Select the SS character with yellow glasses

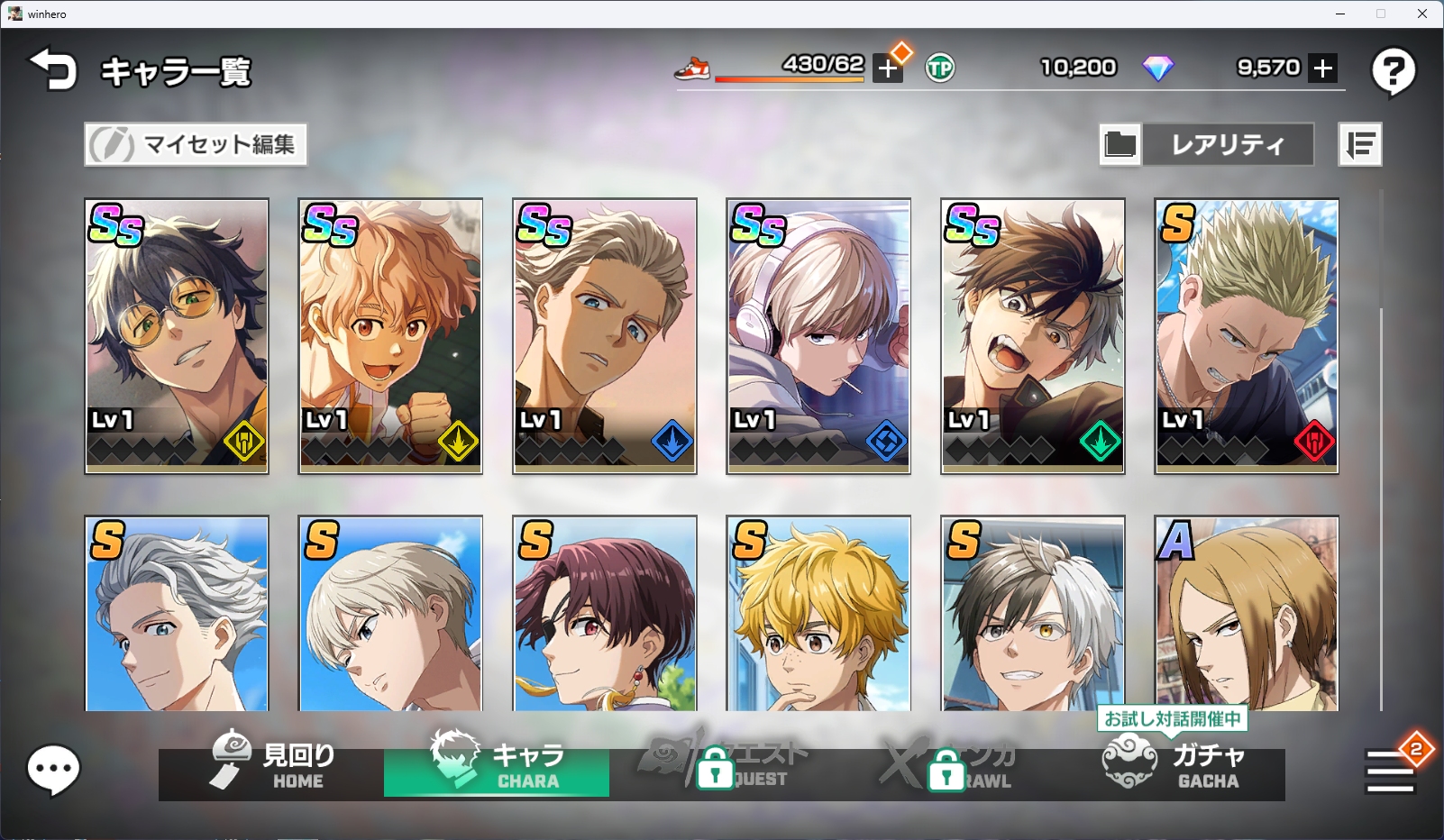click(x=177, y=335)
